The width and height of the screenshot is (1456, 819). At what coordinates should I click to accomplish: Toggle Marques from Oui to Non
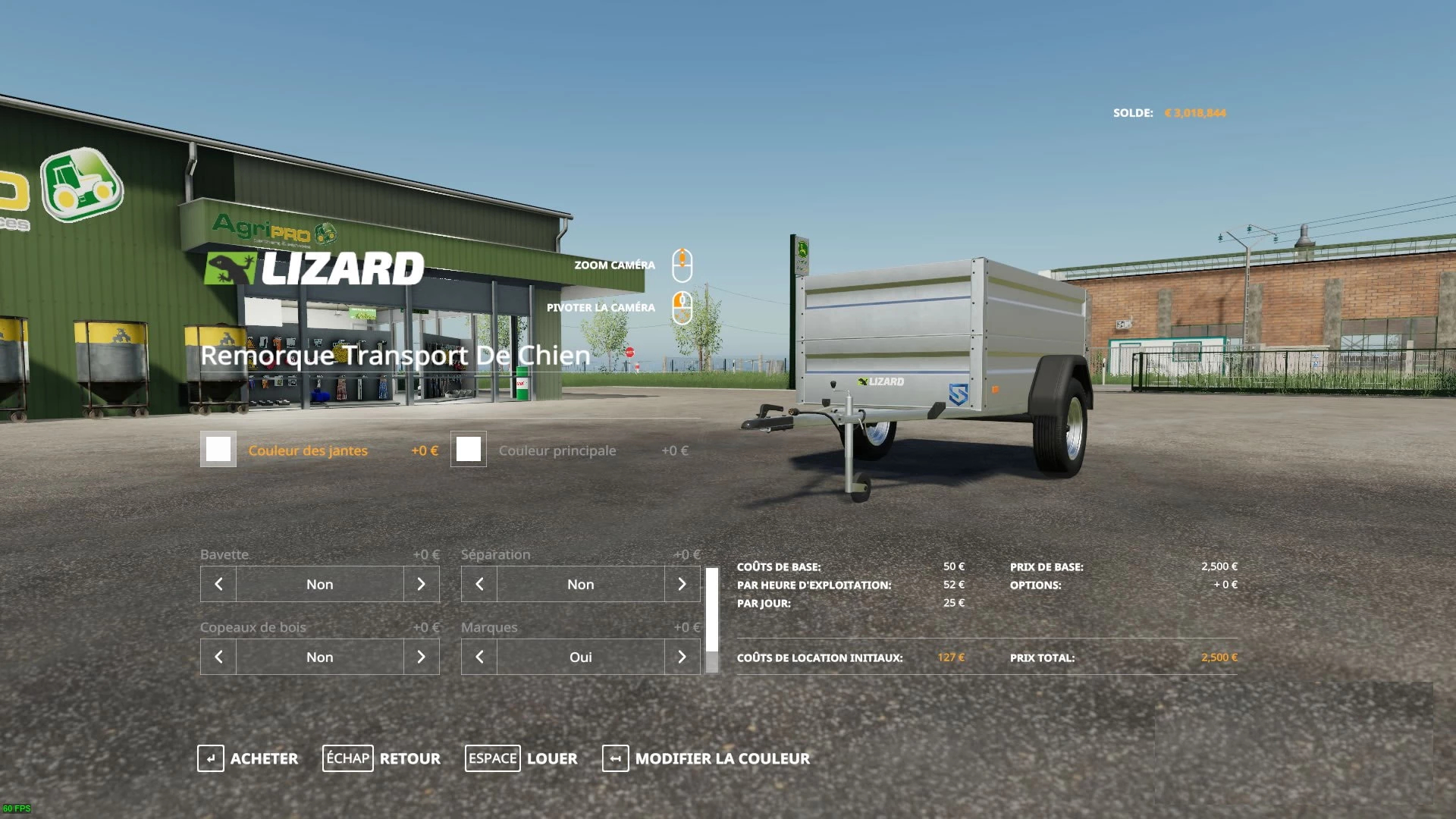click(x=581, y=657)
